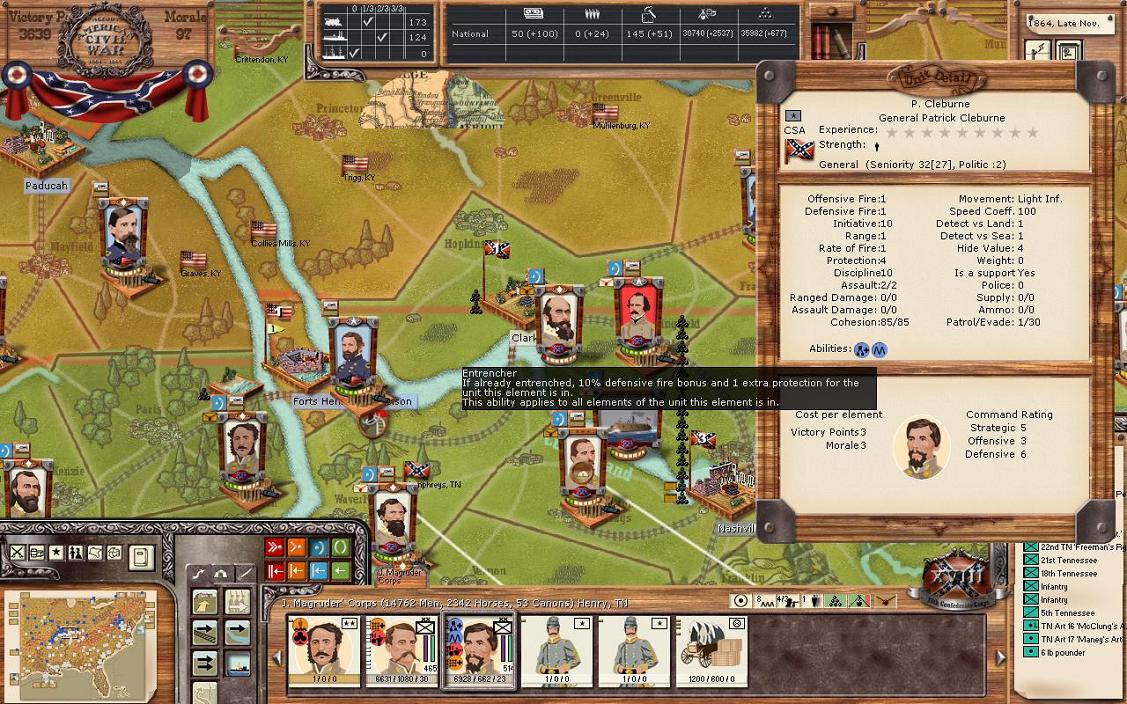Open the ledger book button

[x=141, y=555]
